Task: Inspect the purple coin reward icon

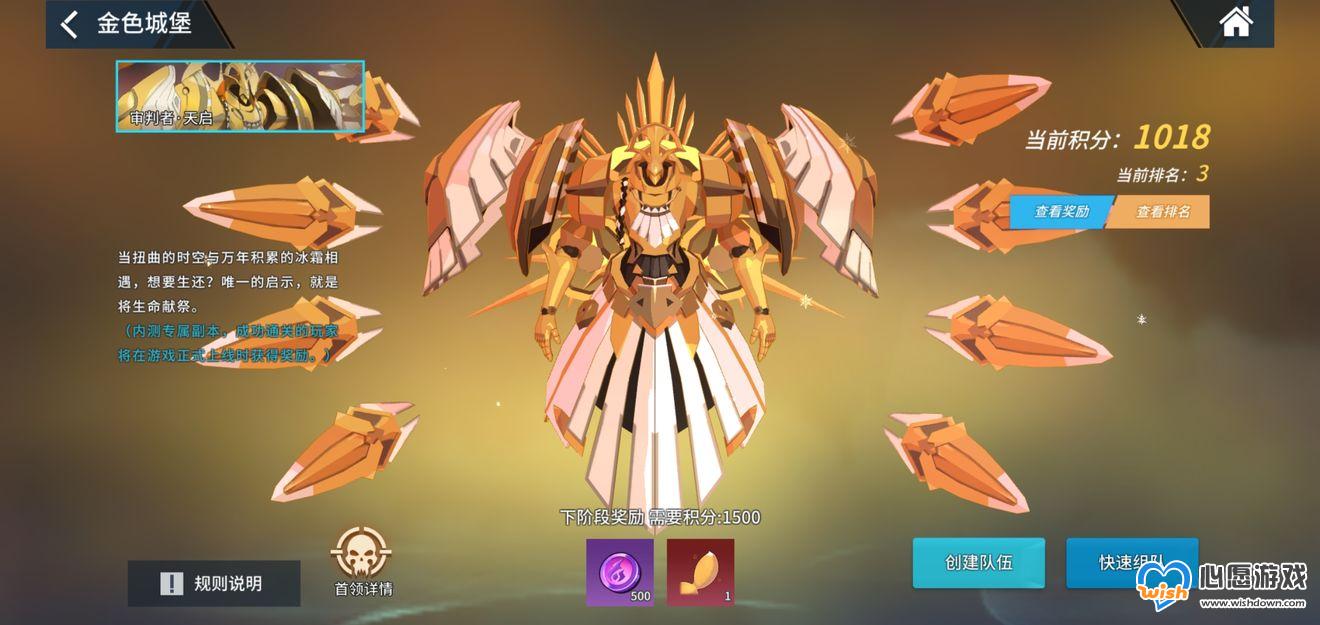Action: click(x=620, y=572)
